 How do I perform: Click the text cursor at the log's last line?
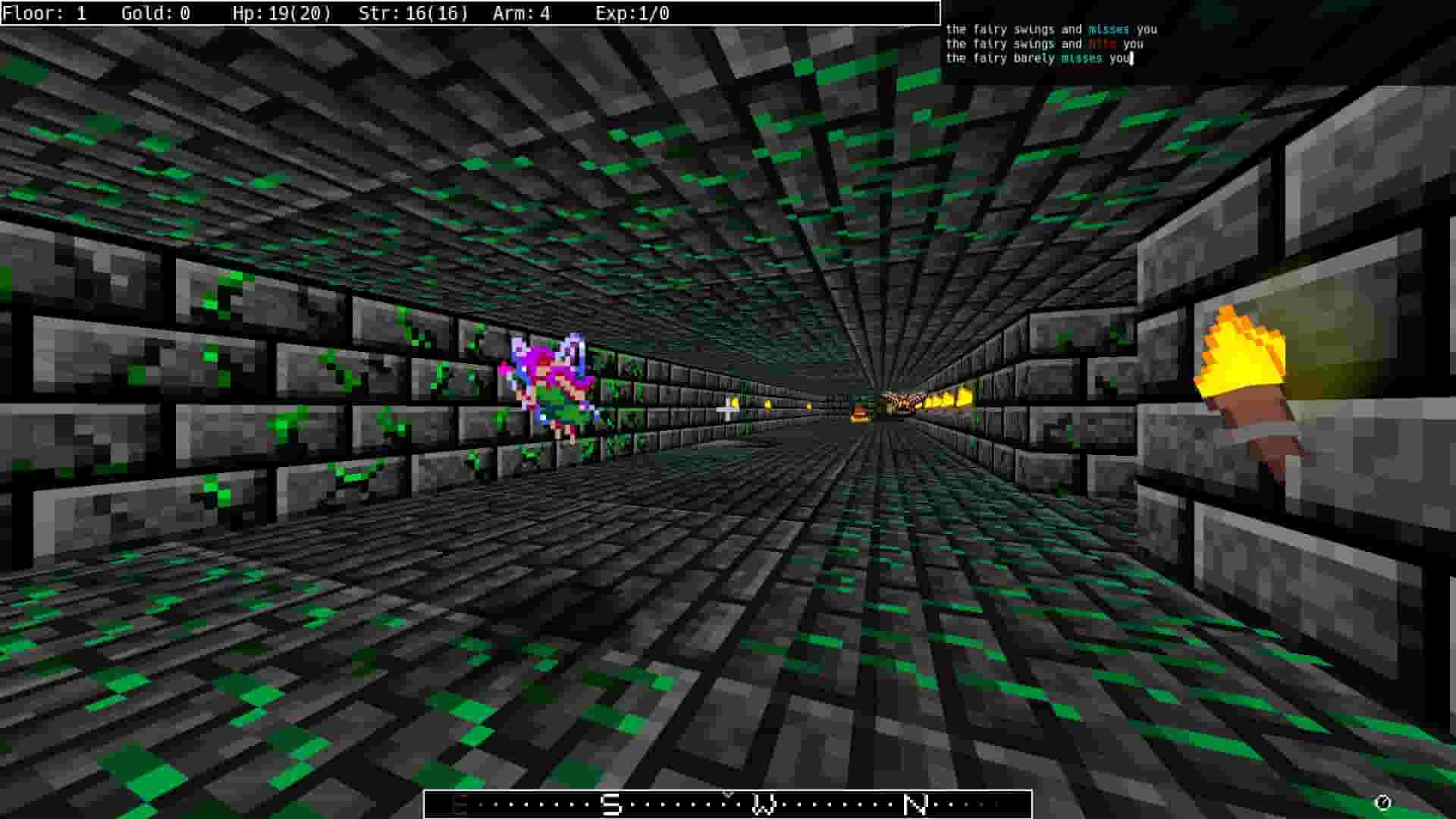[x=1131, y=58]
